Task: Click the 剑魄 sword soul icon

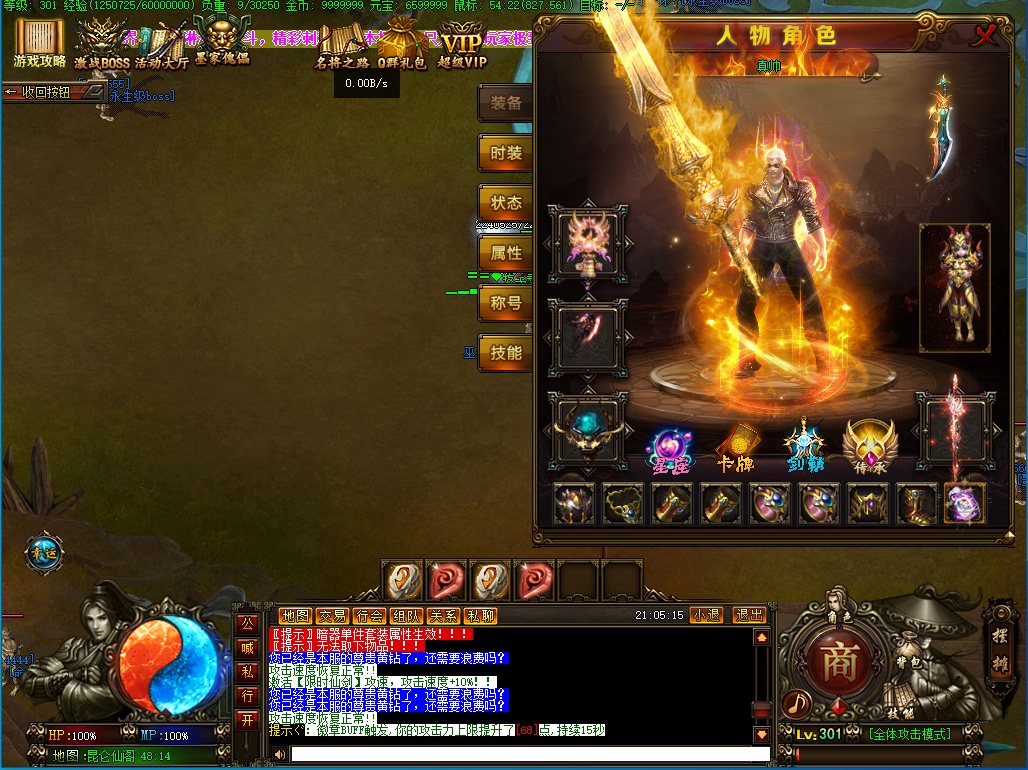Action: (804, 449)
